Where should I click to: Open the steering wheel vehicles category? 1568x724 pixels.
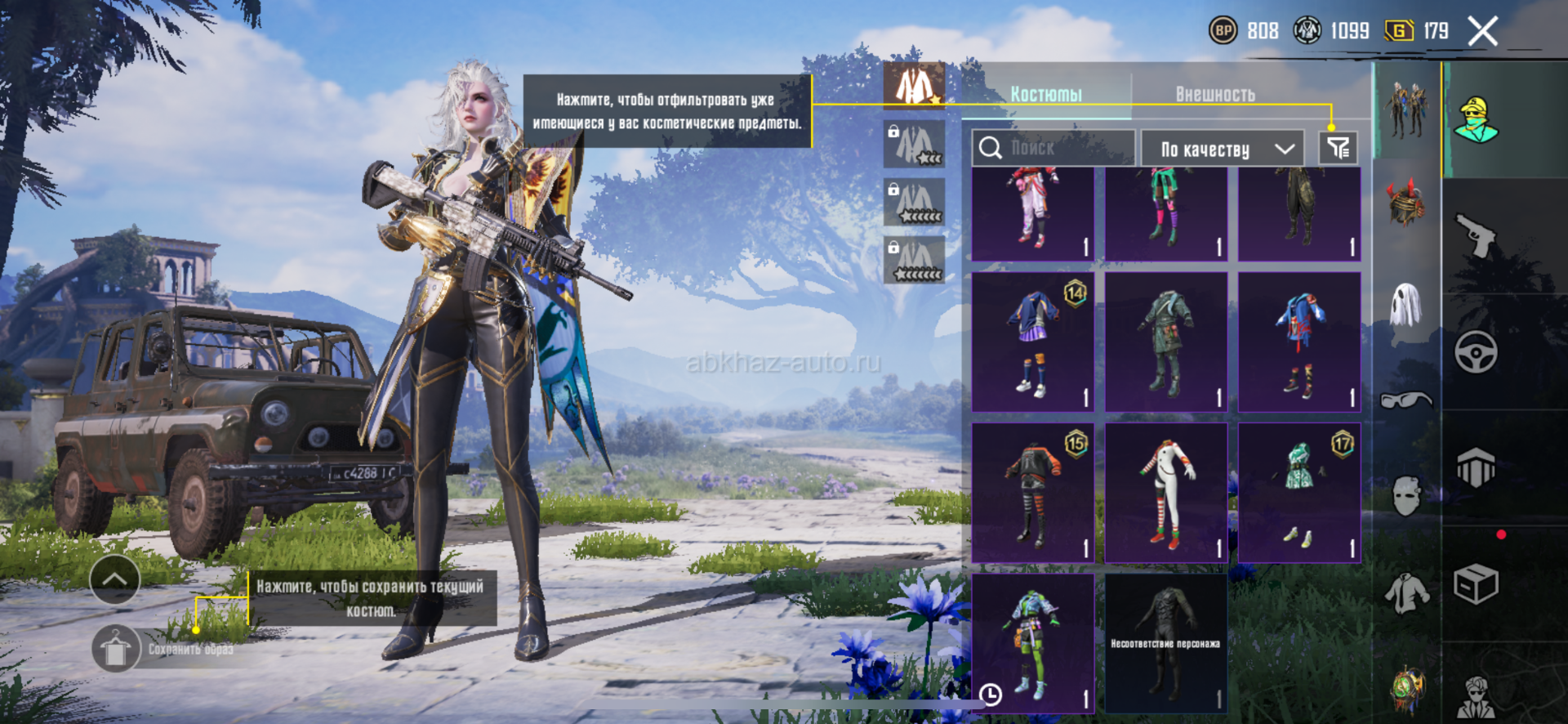(x=1476, y=352)
